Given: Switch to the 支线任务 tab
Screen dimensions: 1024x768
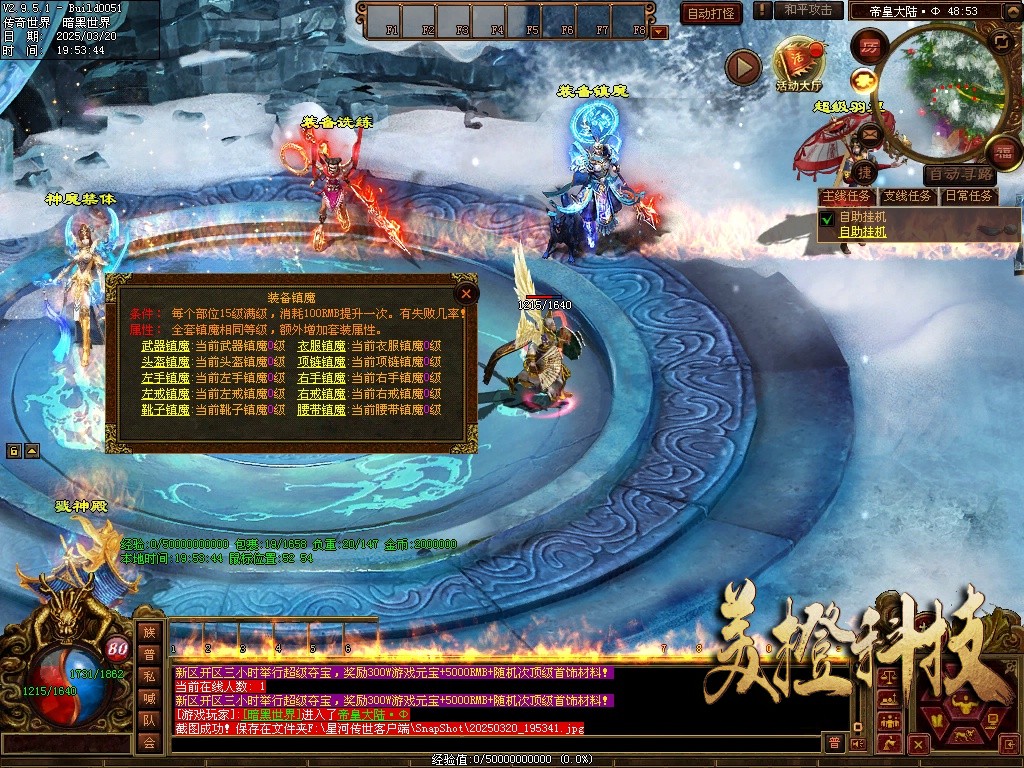Looking at the screenshot, I should (908, 196).
